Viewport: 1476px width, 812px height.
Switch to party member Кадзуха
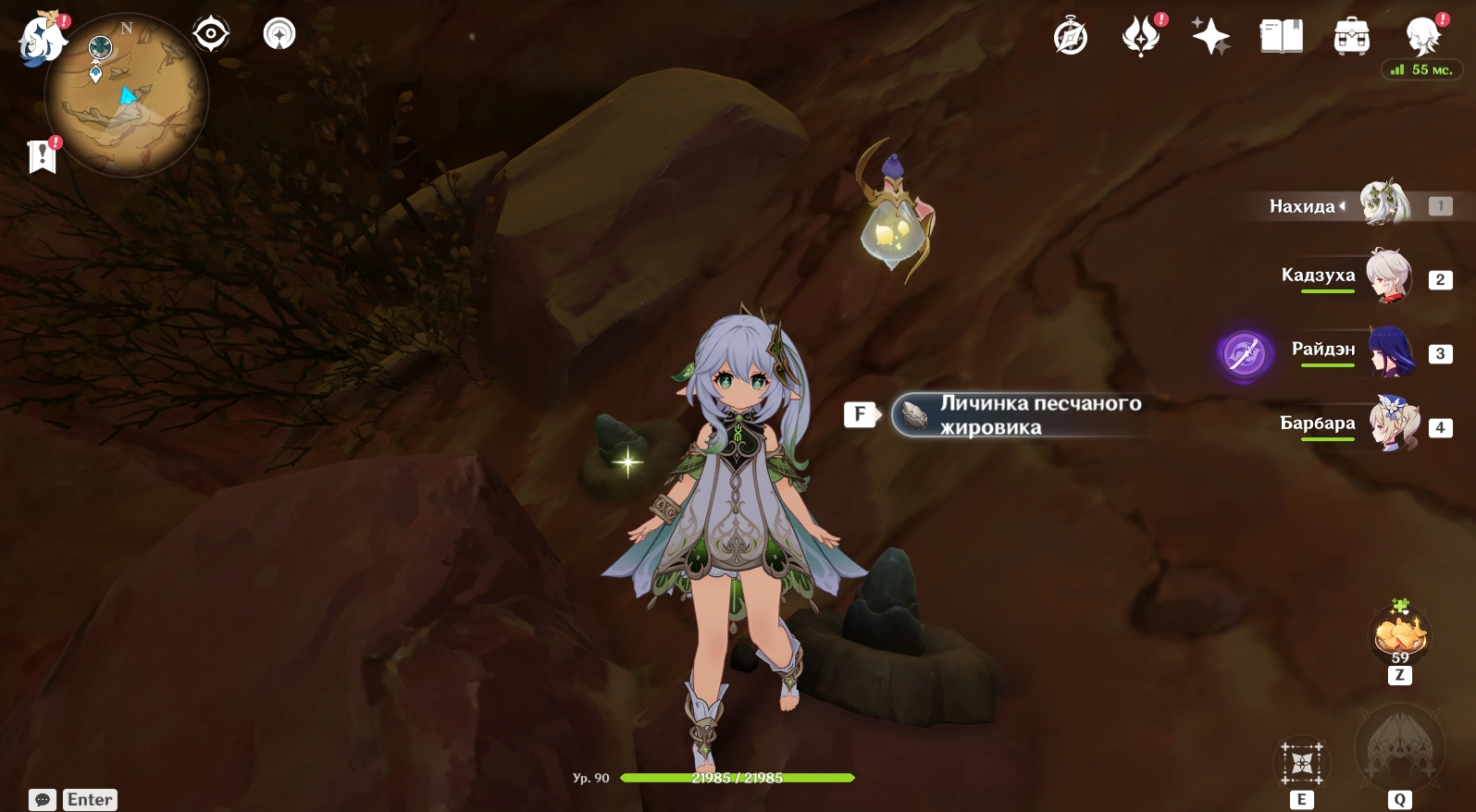(1388, 276)
